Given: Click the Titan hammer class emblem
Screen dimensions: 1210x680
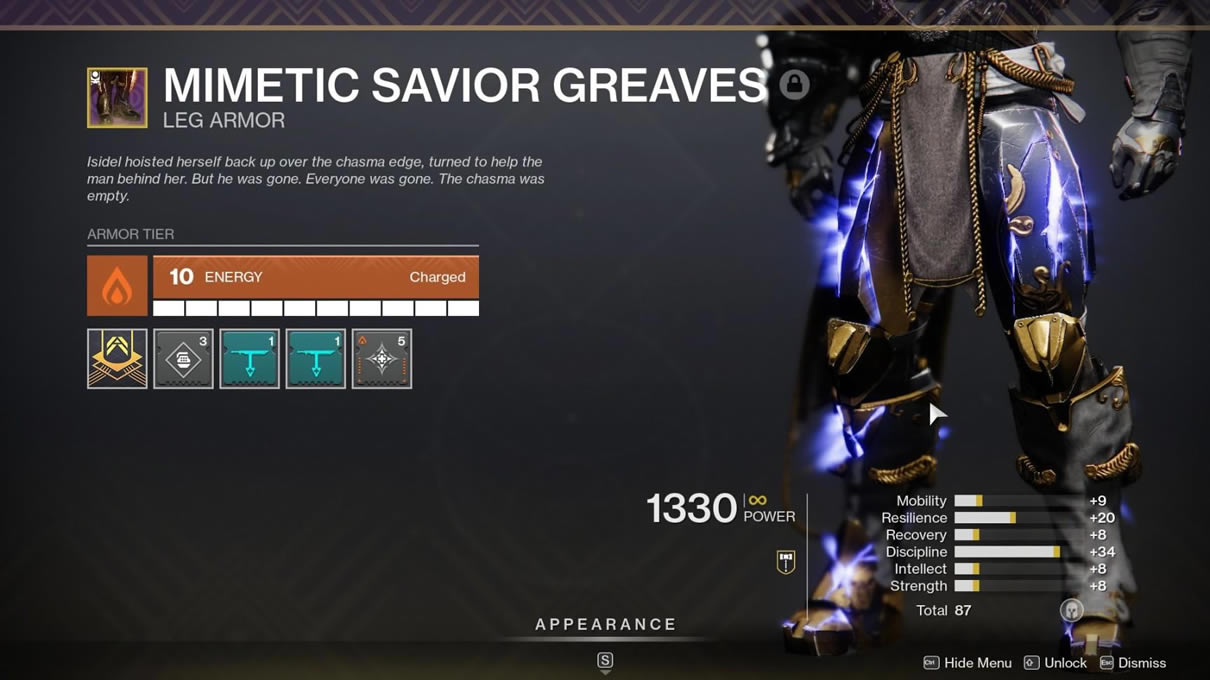Looking at the screenshot, I should pyautogui.click(x=786, y=562).
